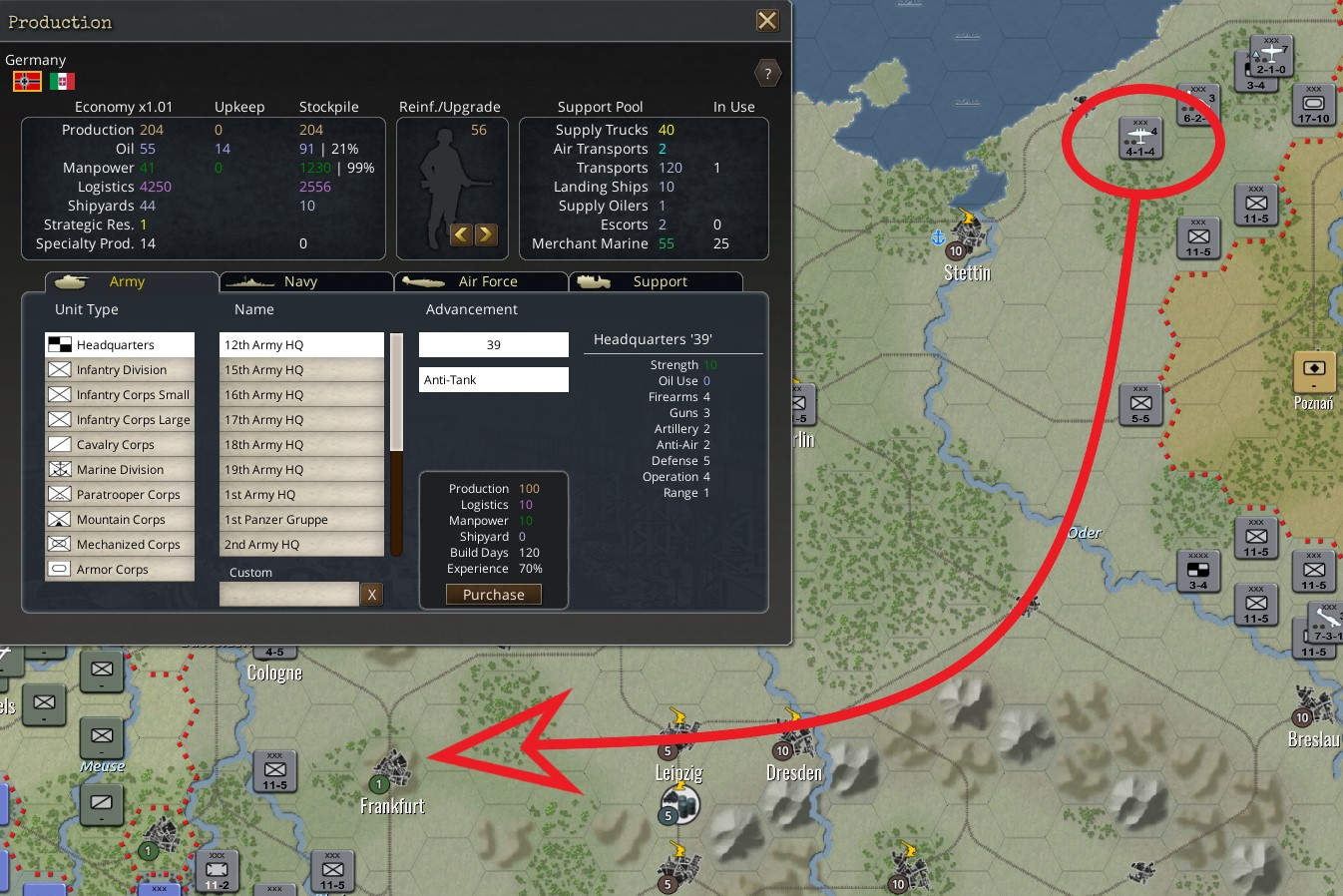Viewport: 1343px width, 896px height.
Task: Click the Purchase button
Action: click(x=493, y=594)
